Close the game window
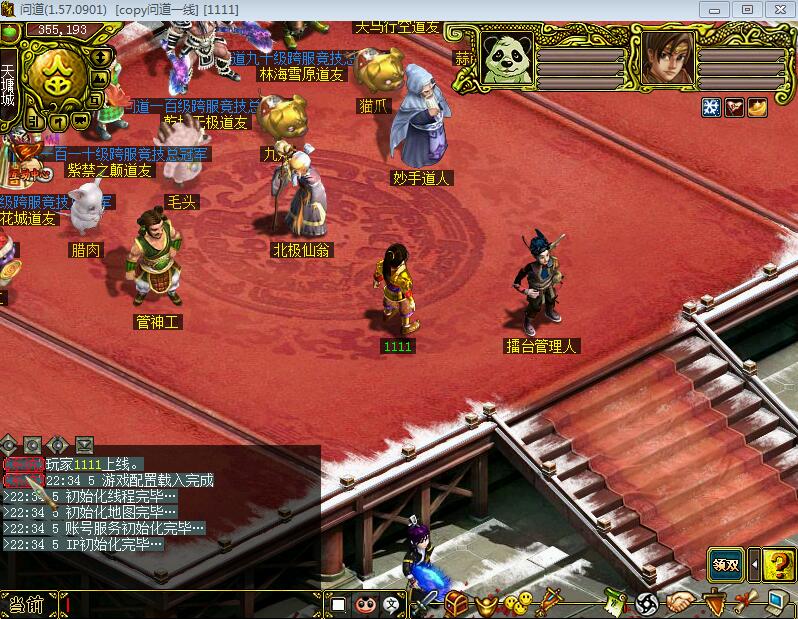The height and width of the screenshot is (619, 798). tap(775, 9)
